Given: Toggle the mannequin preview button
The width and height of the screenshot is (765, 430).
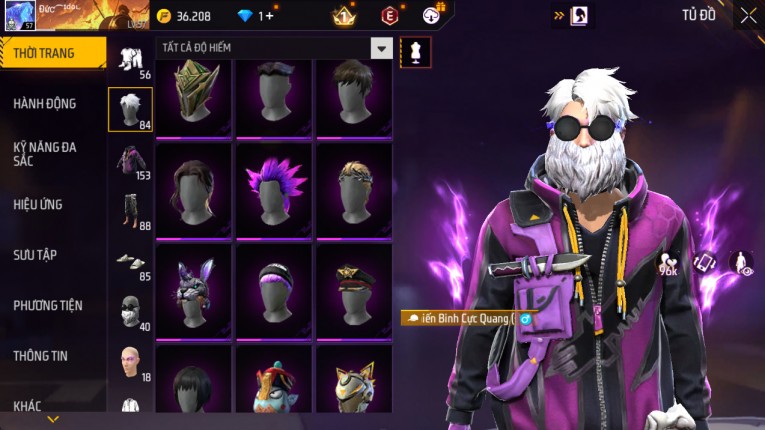Looking at the screenshot, I should click(415, 51).
